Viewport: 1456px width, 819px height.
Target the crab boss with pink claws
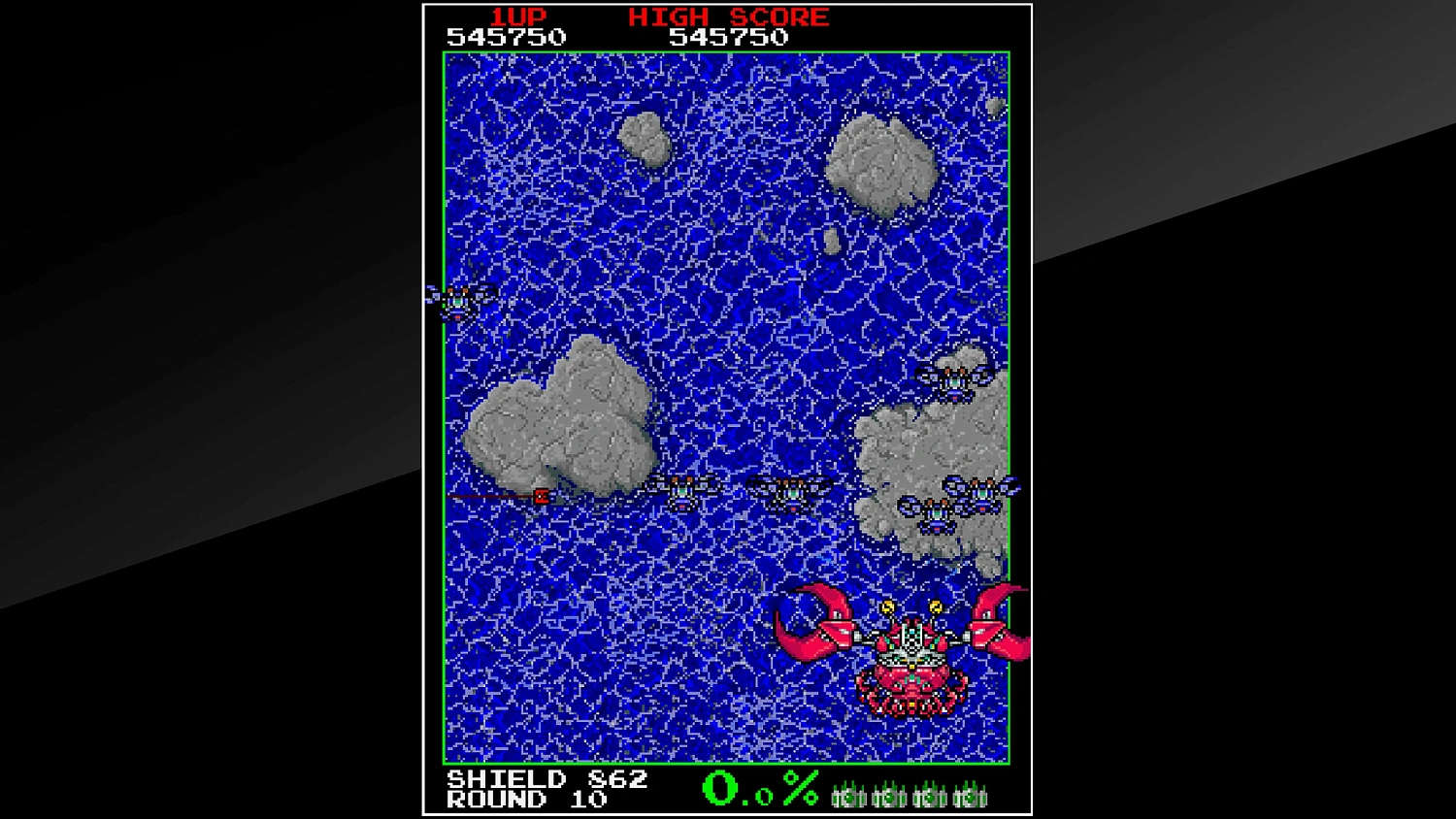pyautogui.click(x=910, y=670)
